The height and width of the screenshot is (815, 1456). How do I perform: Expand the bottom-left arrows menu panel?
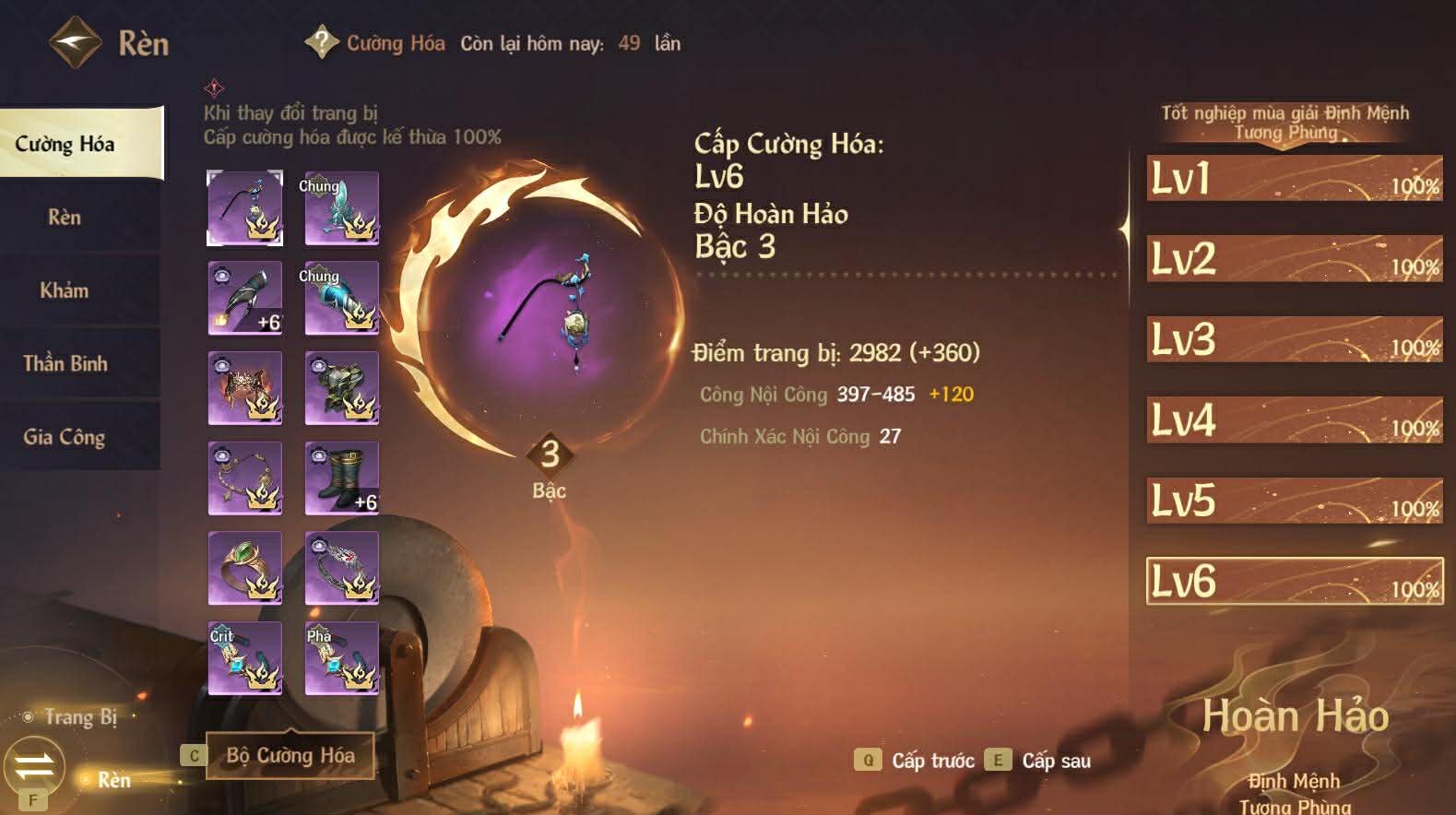pyautogui.click(x=35, y=764)
